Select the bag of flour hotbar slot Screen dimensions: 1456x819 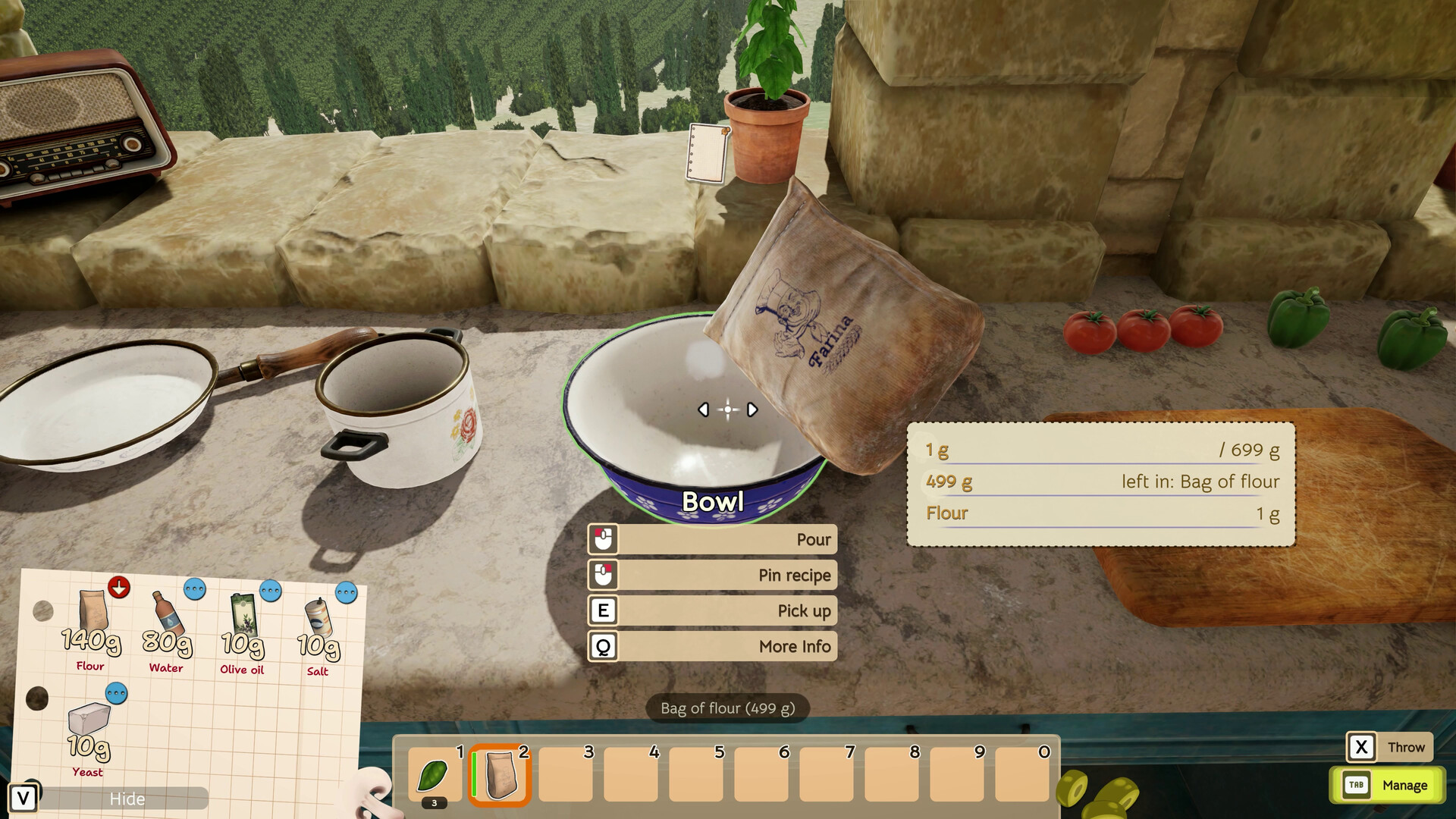tap(500, 775)
